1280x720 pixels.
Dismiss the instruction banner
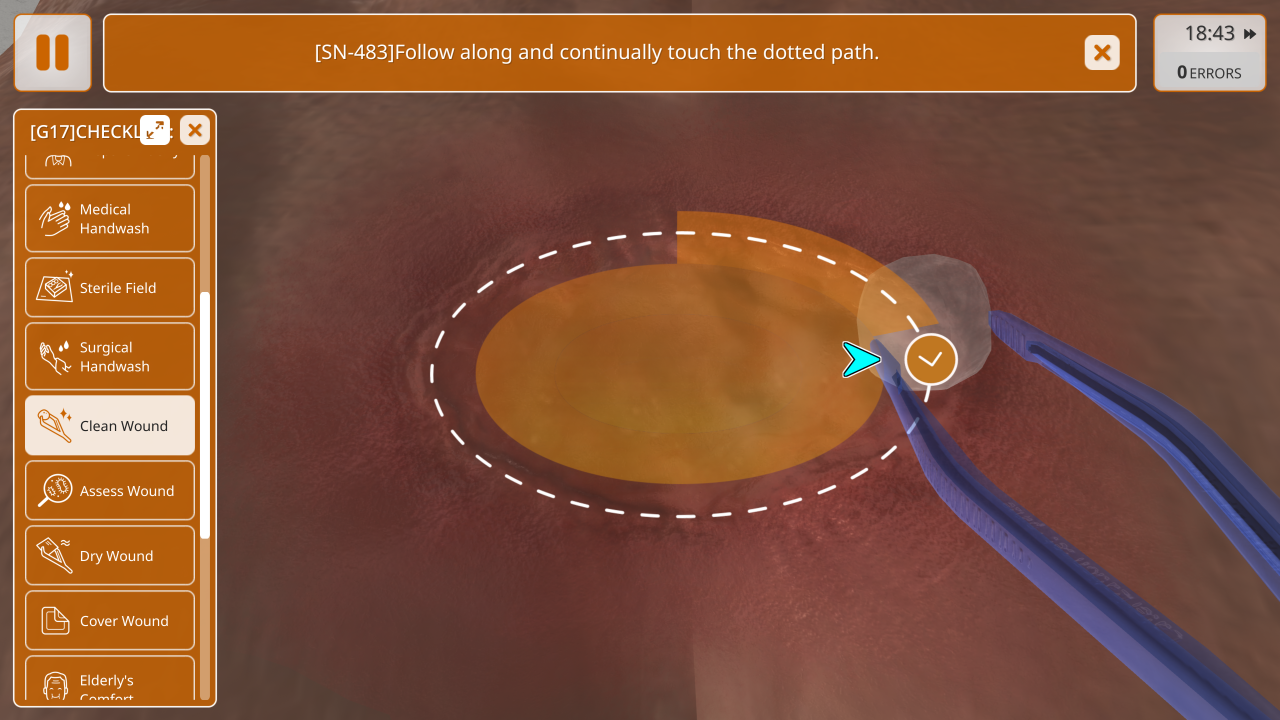pyautogui.click(x=1102, y=52)
